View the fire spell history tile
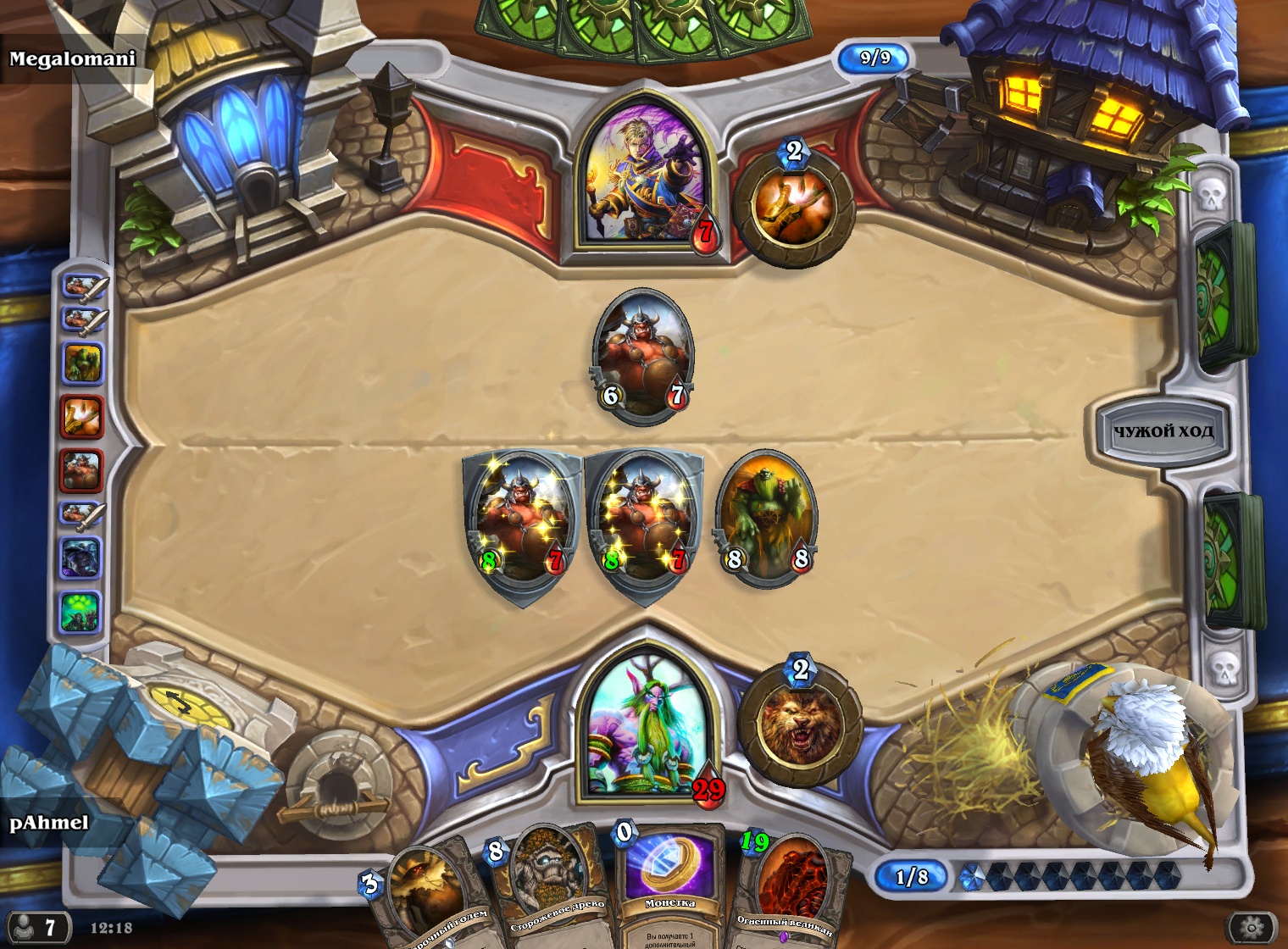This screenshot has width=1288, height=949. click(x=81, y=417)
